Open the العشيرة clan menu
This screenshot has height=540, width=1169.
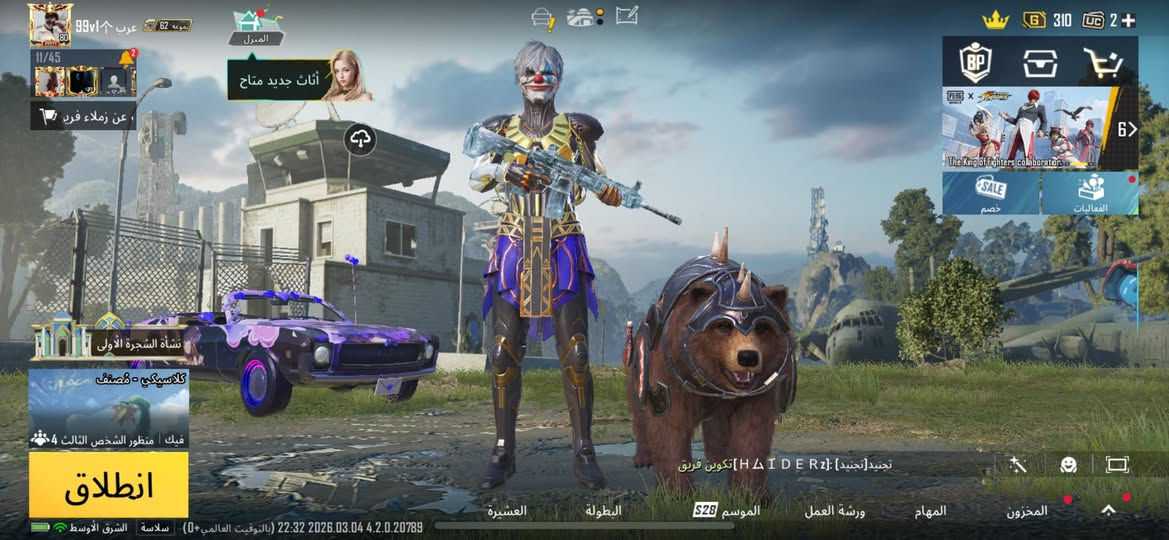[507, 511]
